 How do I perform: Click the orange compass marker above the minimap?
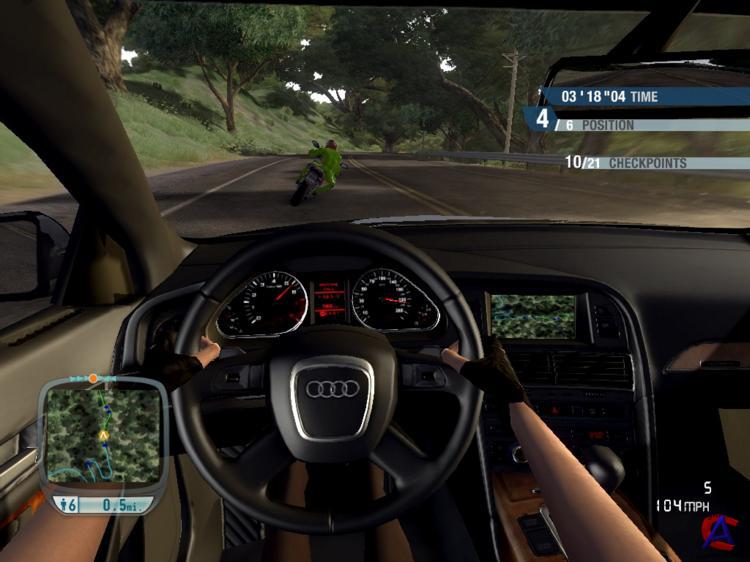[93, 379]
